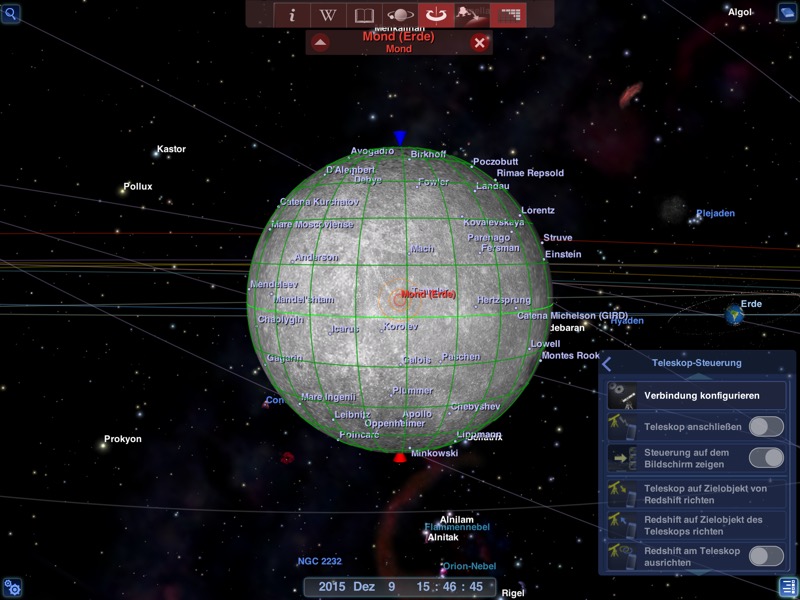Toggle Redshift am Teleskop ausrichten switch
This screenshot has width=800, height=600.
coord(766,556)
